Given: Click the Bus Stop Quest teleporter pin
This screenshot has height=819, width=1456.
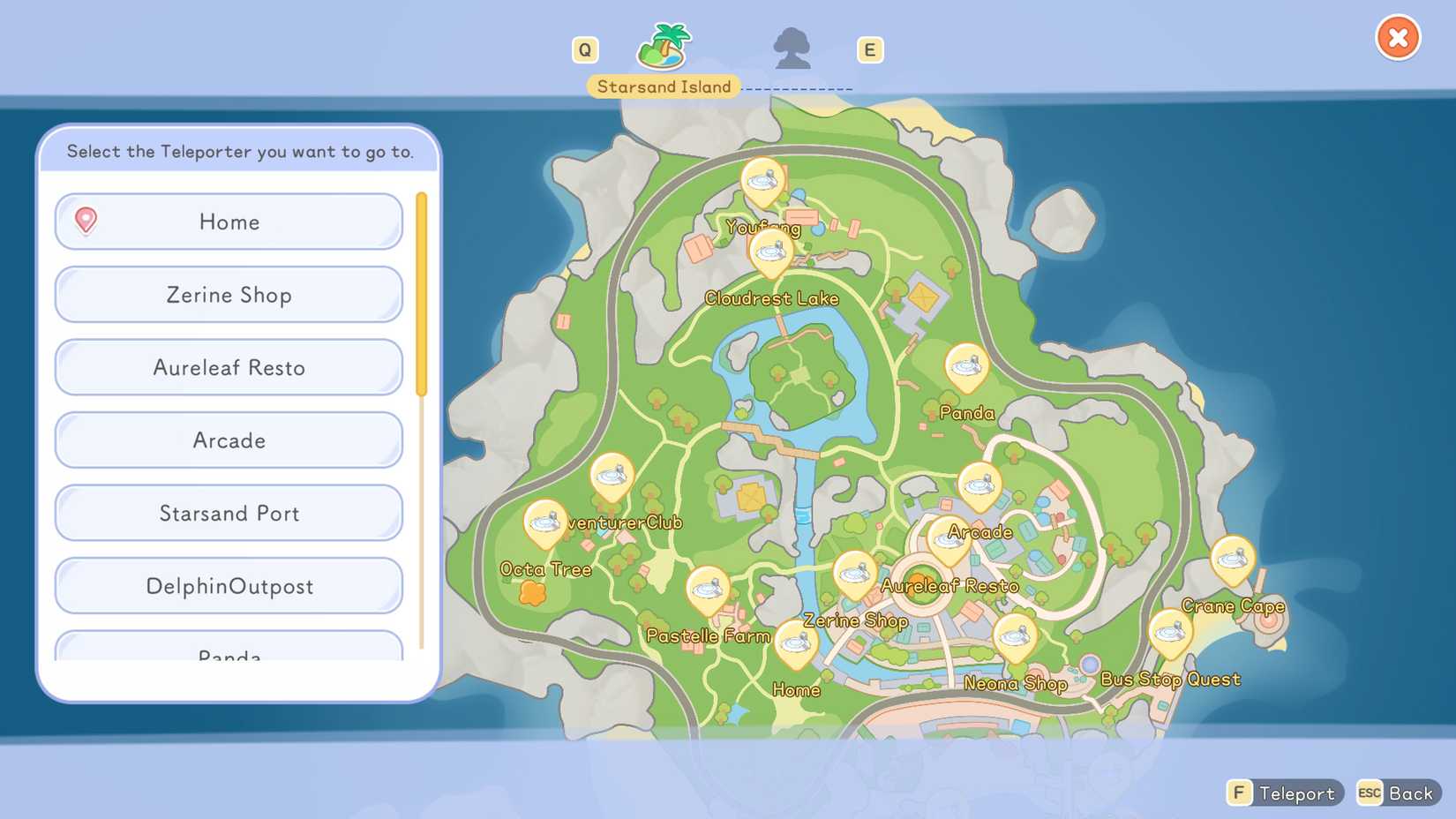Looking at the screenshot, I should [1170, 634].
